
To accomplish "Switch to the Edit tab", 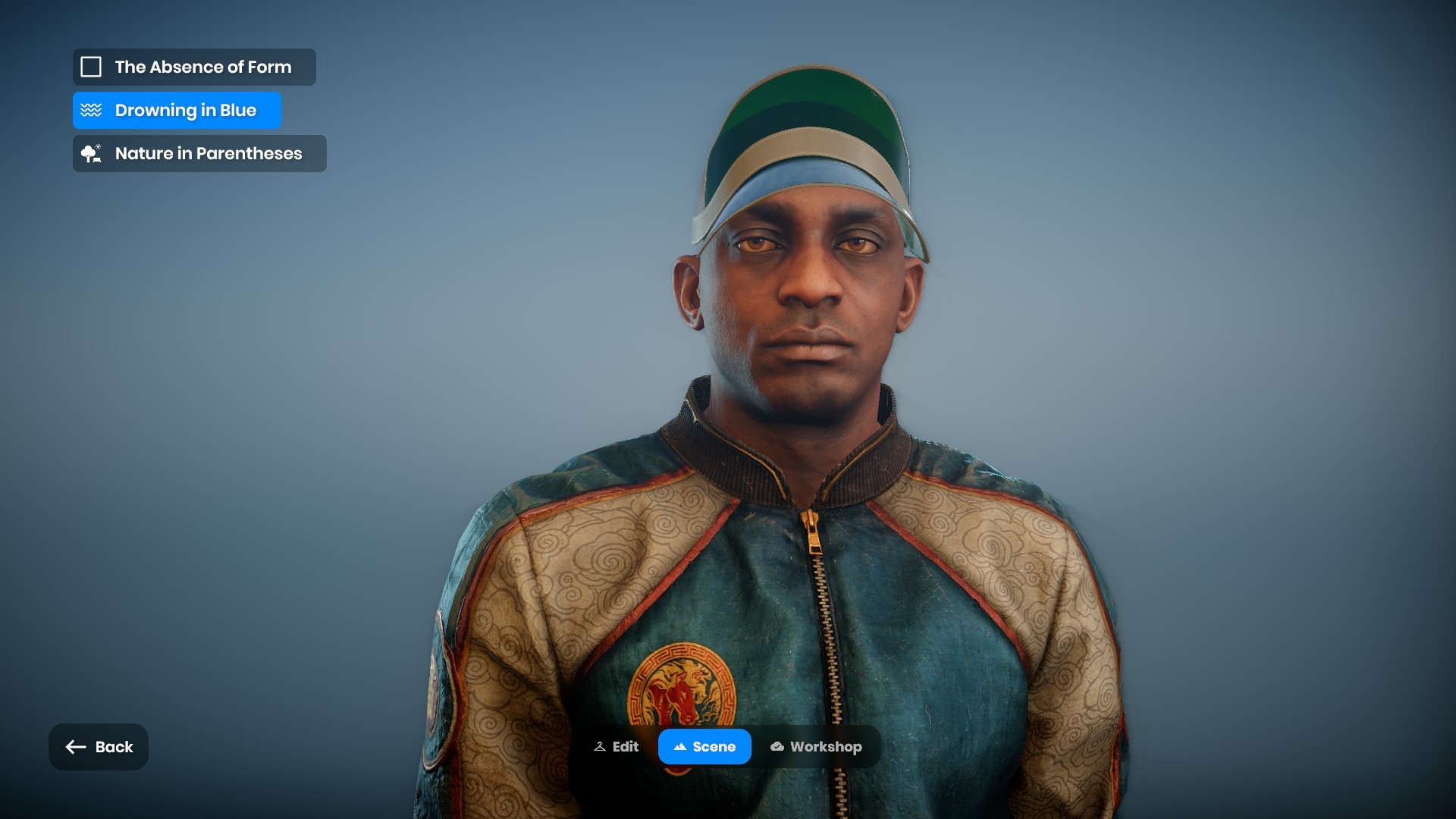I will point(617,747).
